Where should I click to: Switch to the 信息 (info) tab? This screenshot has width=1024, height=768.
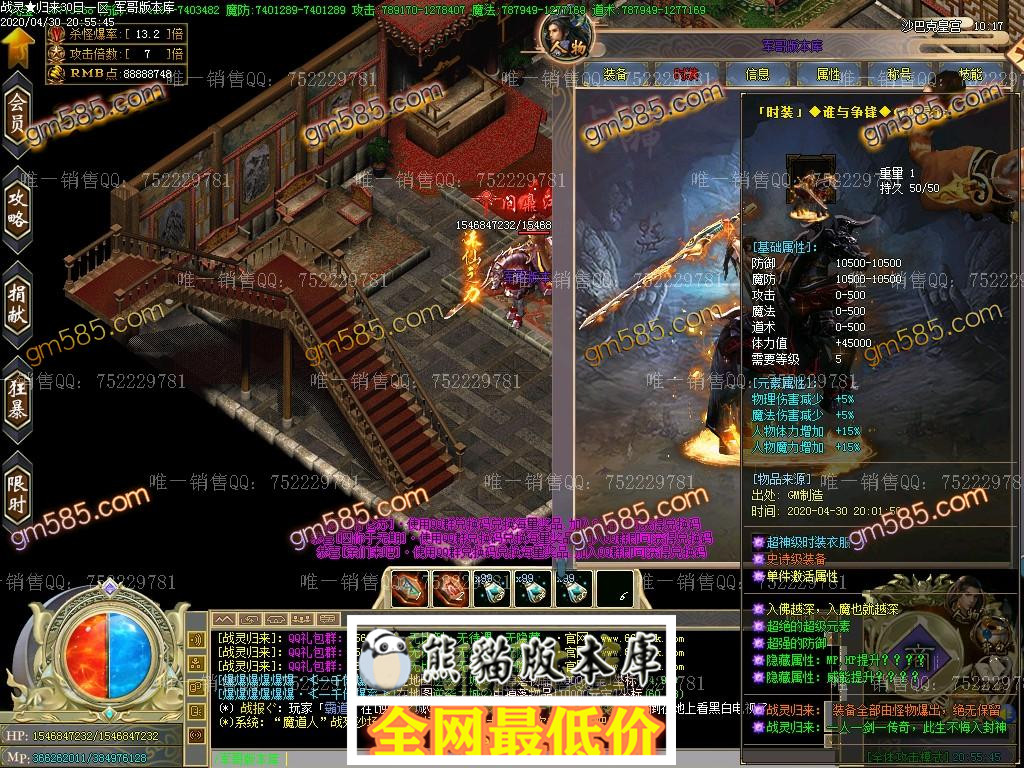758,75
